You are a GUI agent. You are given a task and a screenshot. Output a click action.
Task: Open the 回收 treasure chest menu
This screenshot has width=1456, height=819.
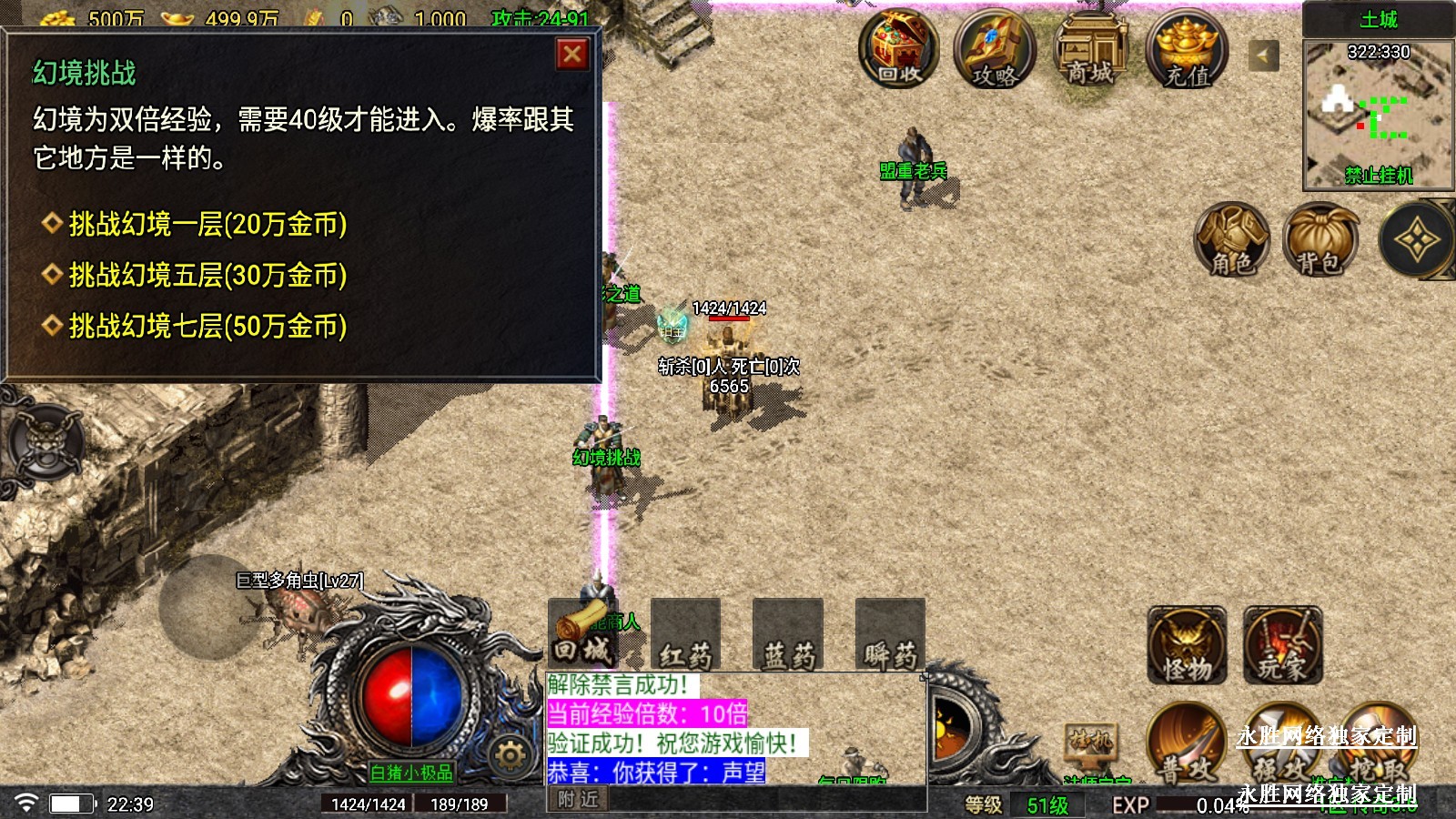pos(899,47)
